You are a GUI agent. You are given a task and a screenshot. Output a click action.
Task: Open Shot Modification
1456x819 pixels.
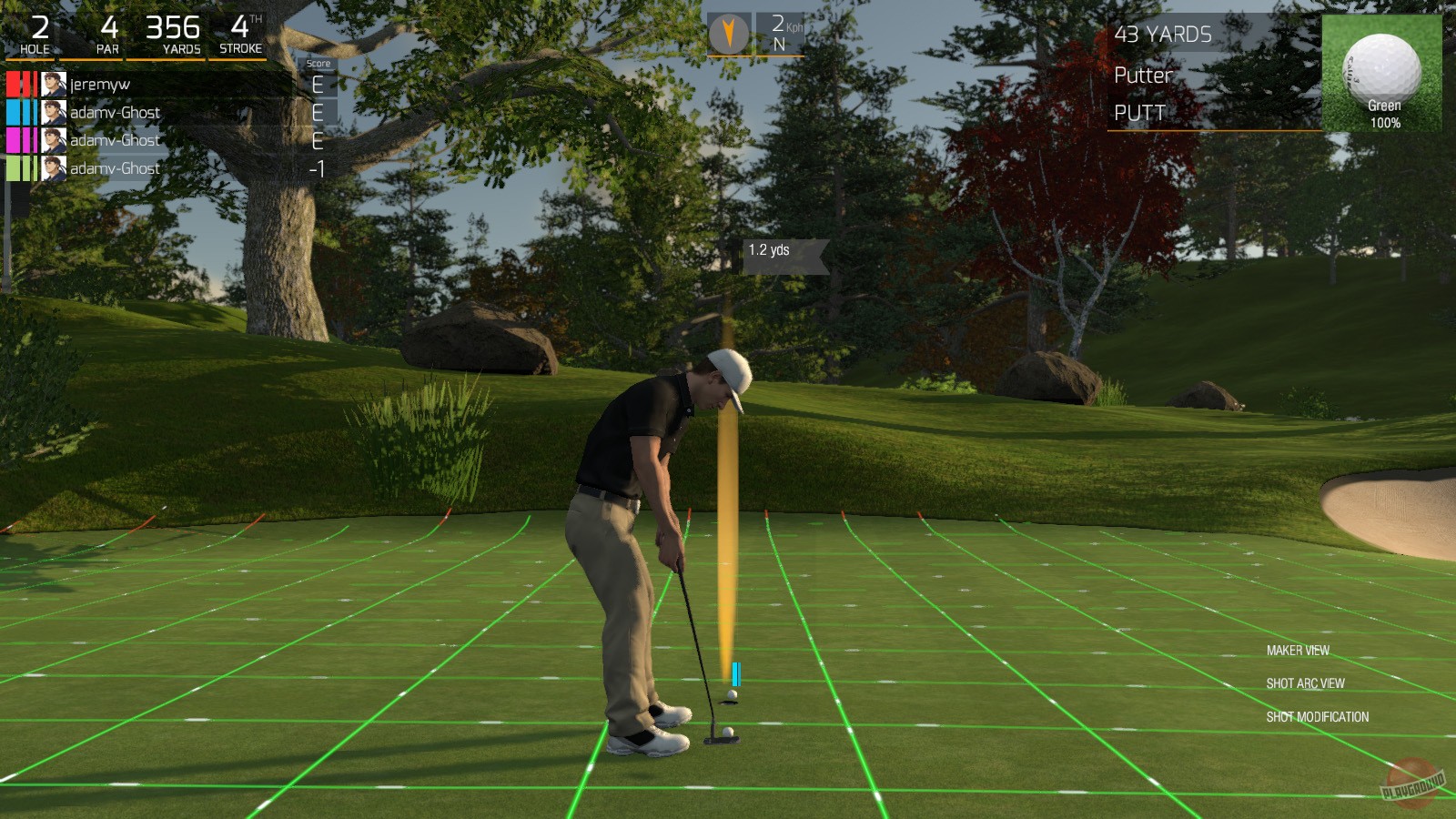tap(1319, 716)
